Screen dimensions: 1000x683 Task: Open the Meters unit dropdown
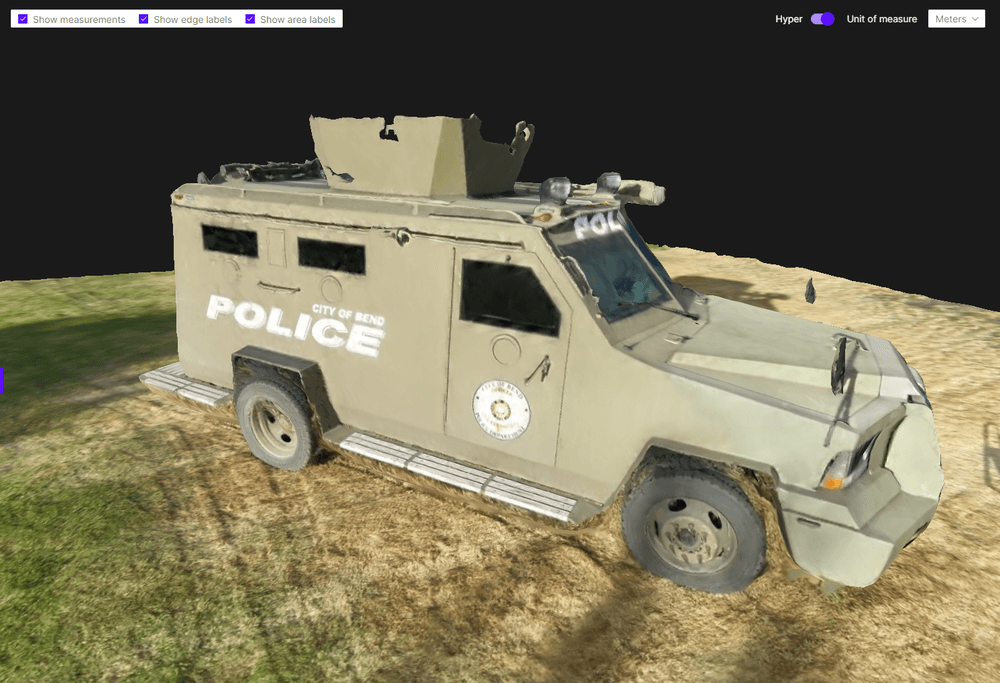point(956,19)
